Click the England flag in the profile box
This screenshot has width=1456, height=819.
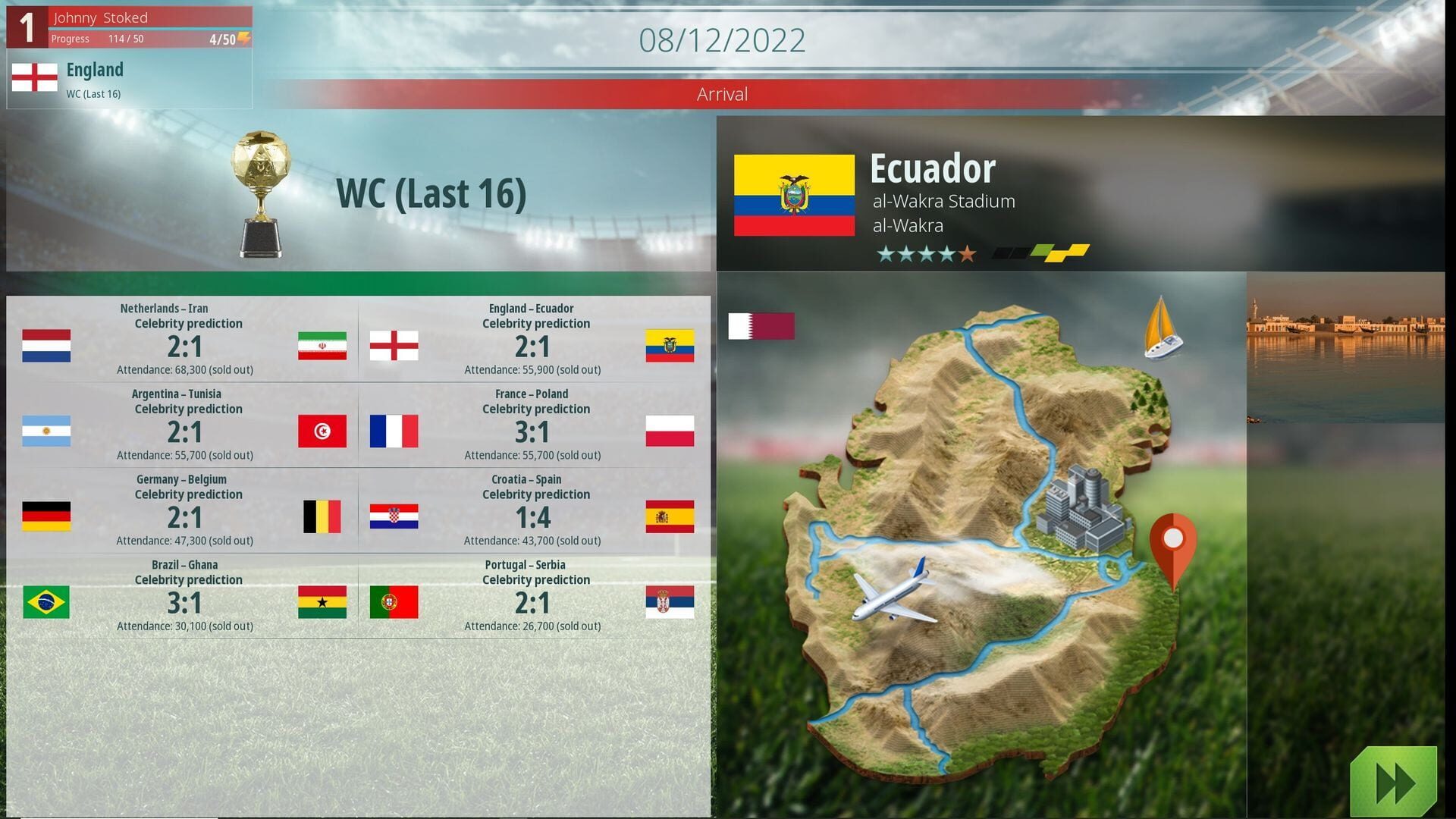[x=33, y=76]
